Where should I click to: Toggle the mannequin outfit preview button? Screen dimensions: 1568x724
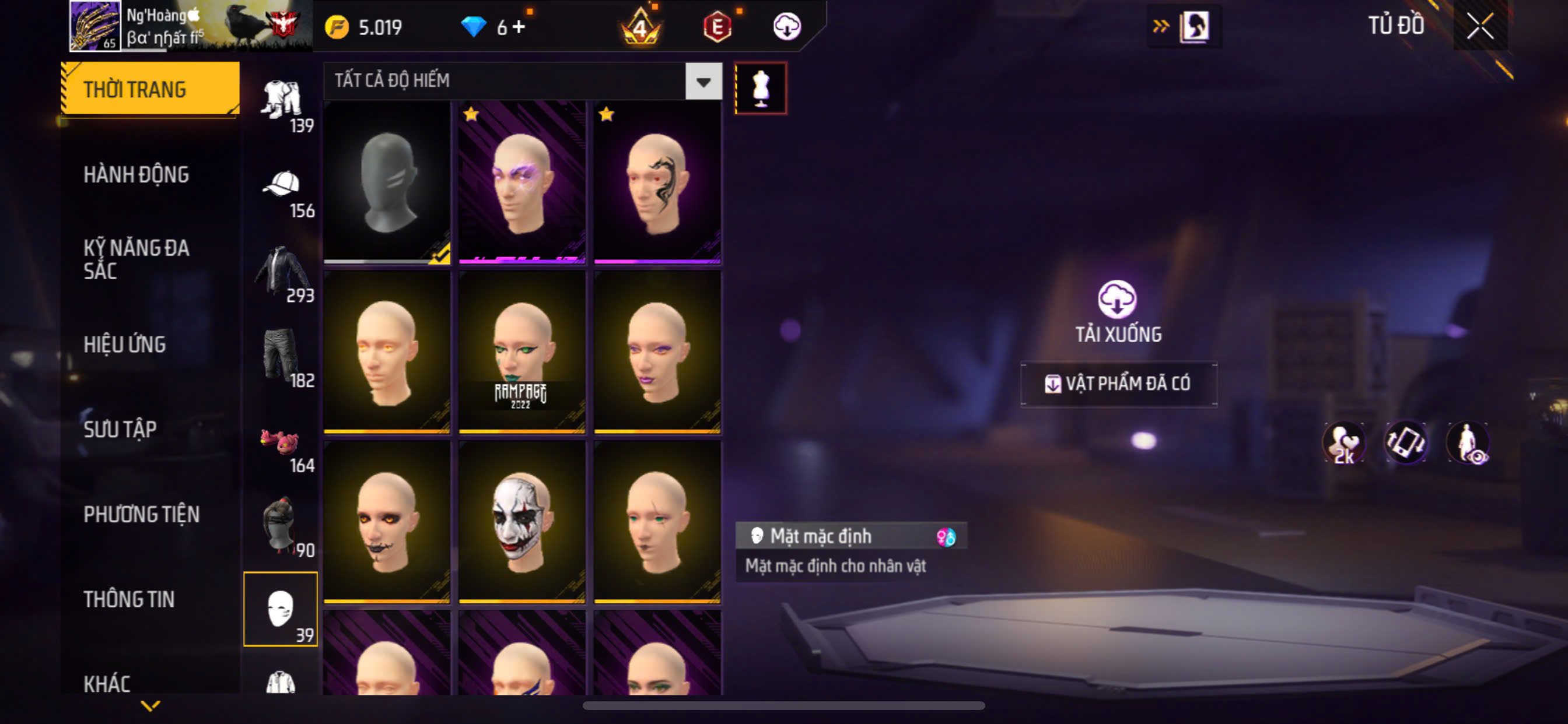tap(761, 88)
